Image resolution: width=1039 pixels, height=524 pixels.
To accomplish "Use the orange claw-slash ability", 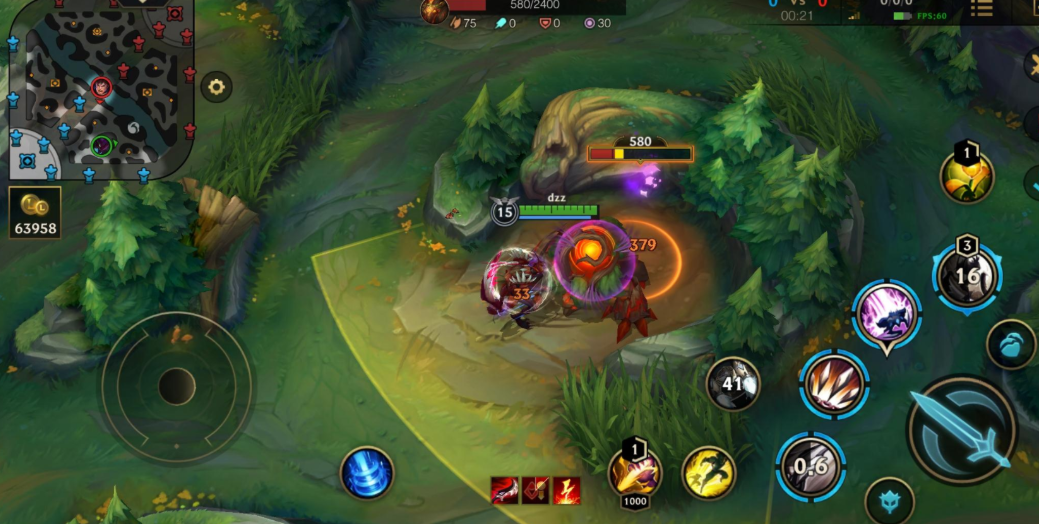I will (x=834, y=383).
